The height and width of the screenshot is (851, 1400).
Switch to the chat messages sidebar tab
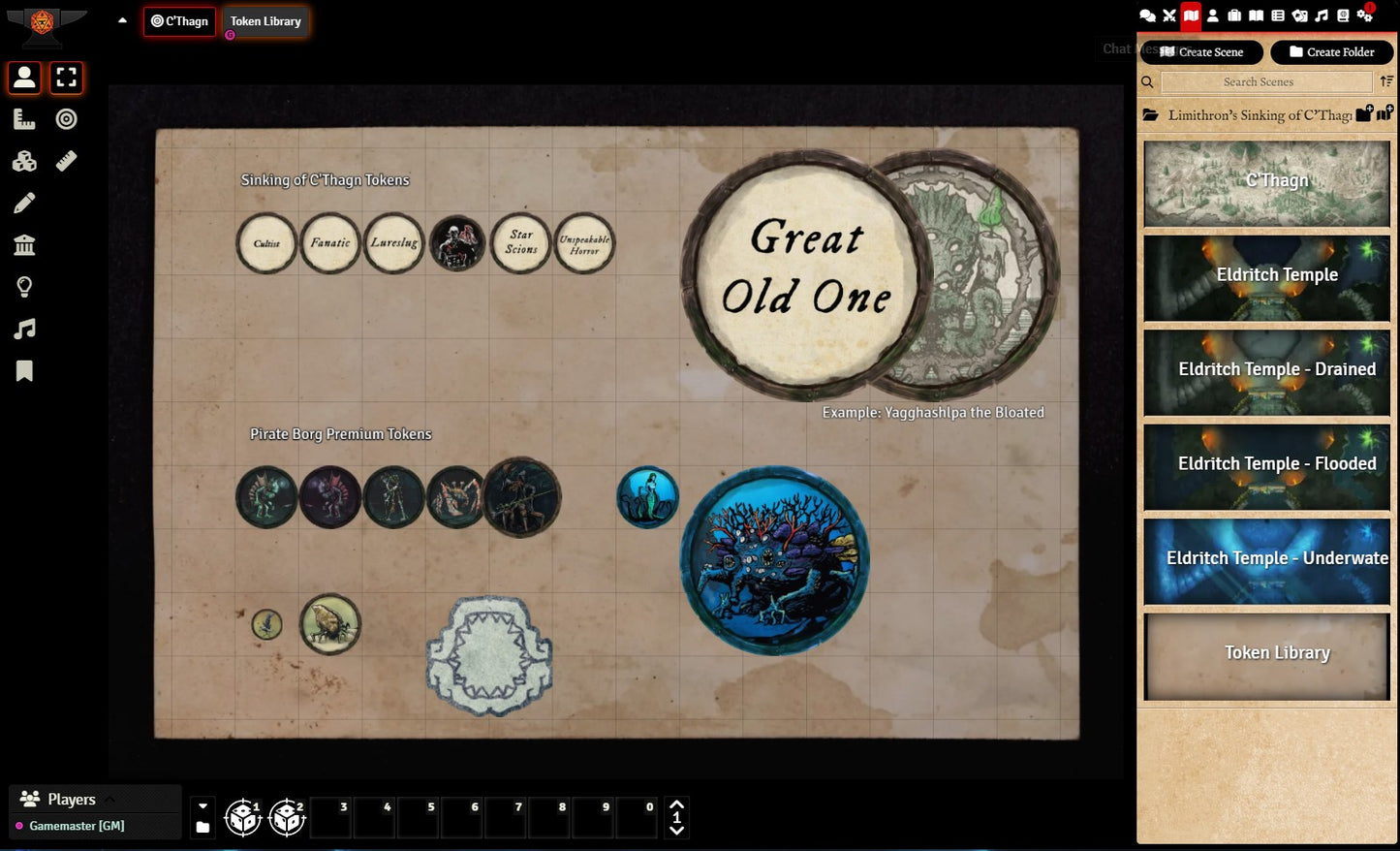pyautogui.click(x=1147, y=16)
